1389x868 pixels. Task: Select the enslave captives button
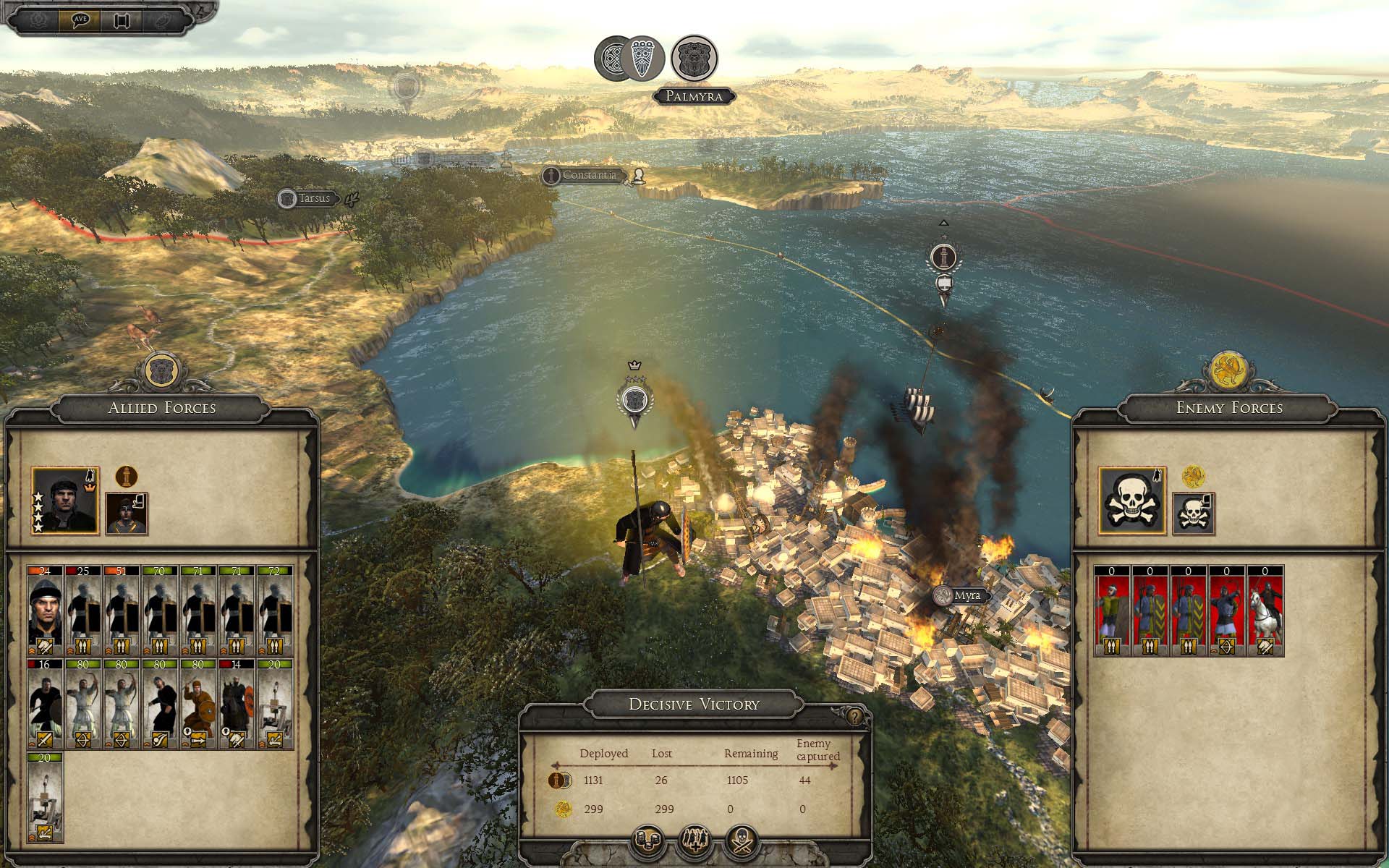(694, 841)
